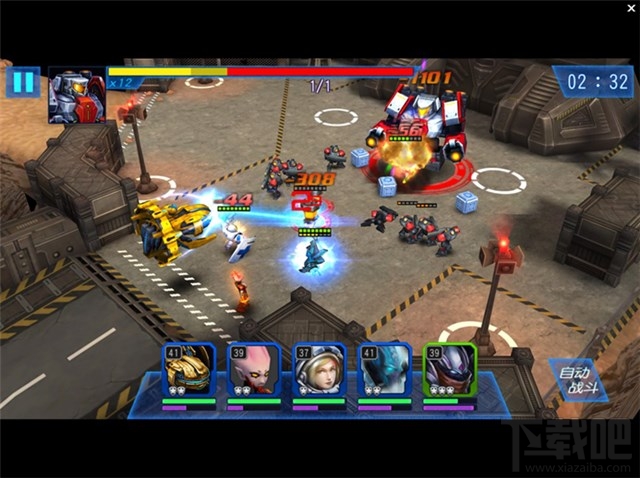This screenshot has width=640, height=478.
Task: Select the golden armored hero portrait
Action: tap(190, 368)
